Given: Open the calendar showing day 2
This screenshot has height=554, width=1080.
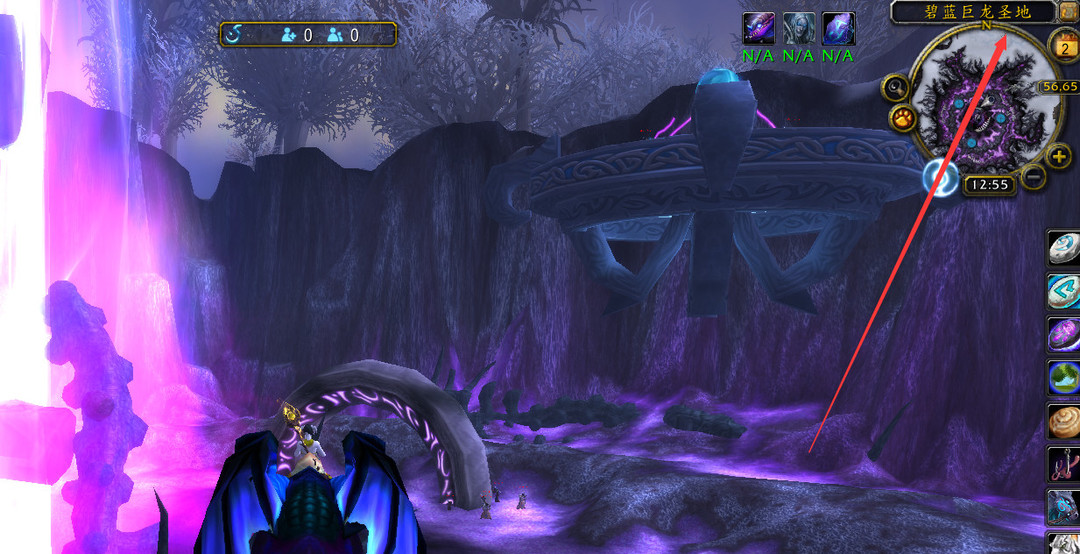Looking at the screenshot, I should click(x=1063, y=44).
